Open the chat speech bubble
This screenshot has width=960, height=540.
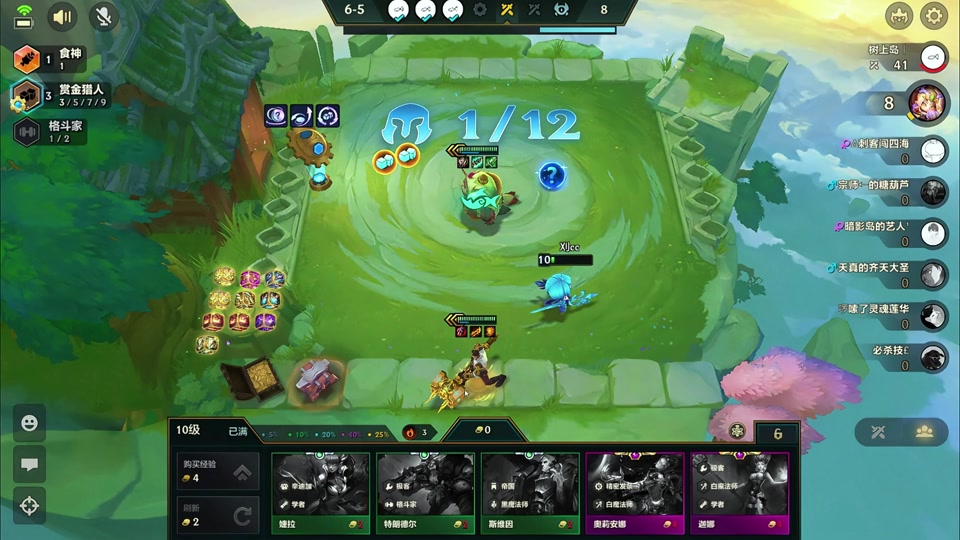pos(29,464)
